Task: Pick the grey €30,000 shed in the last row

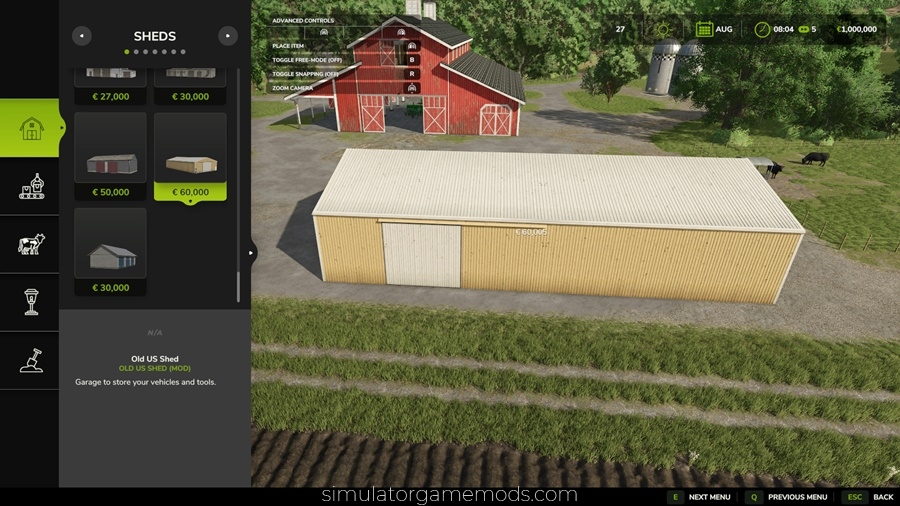Action: tap(110, 251)
